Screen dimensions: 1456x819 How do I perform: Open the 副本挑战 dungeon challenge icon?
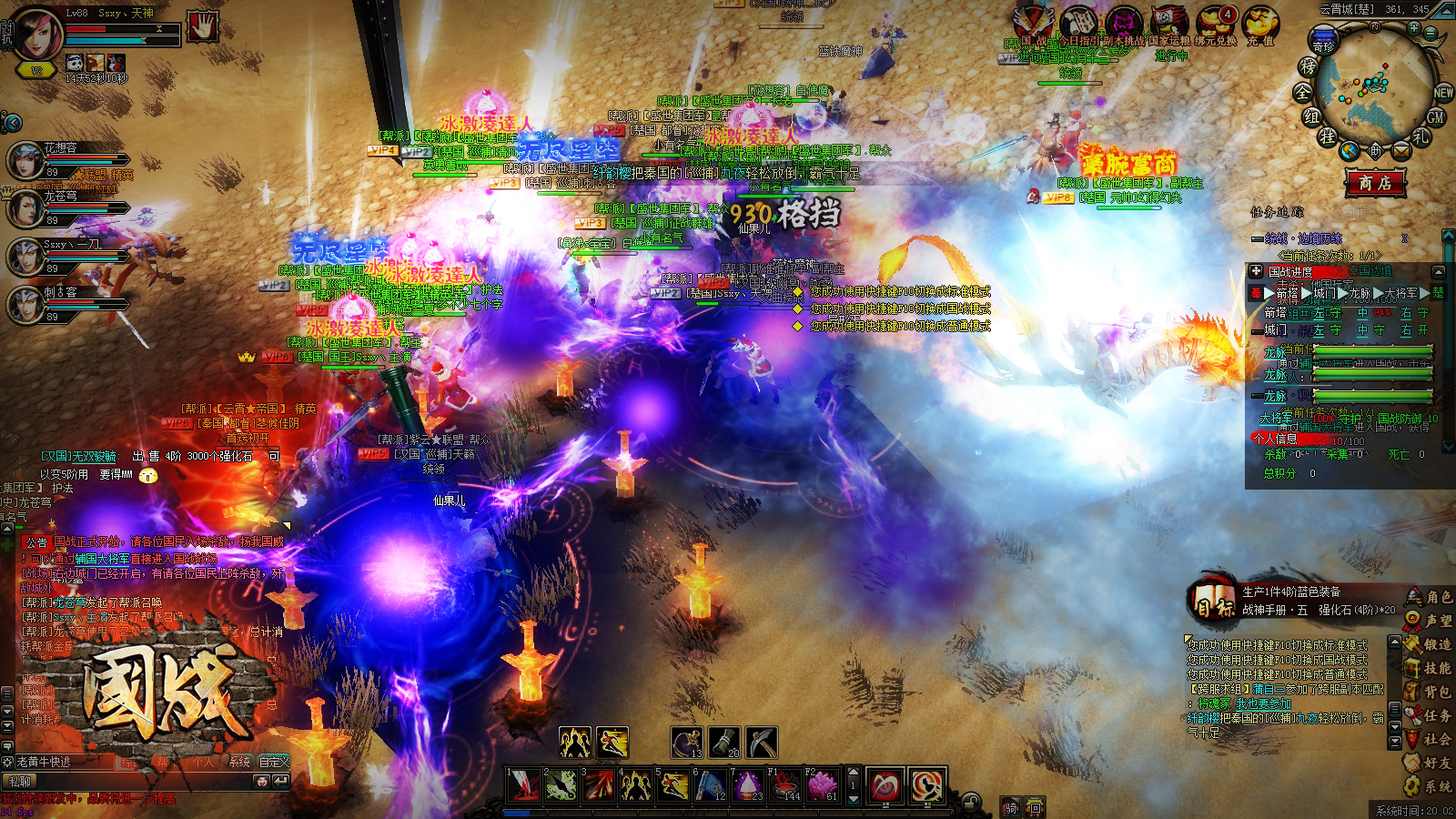(1124, 23)
